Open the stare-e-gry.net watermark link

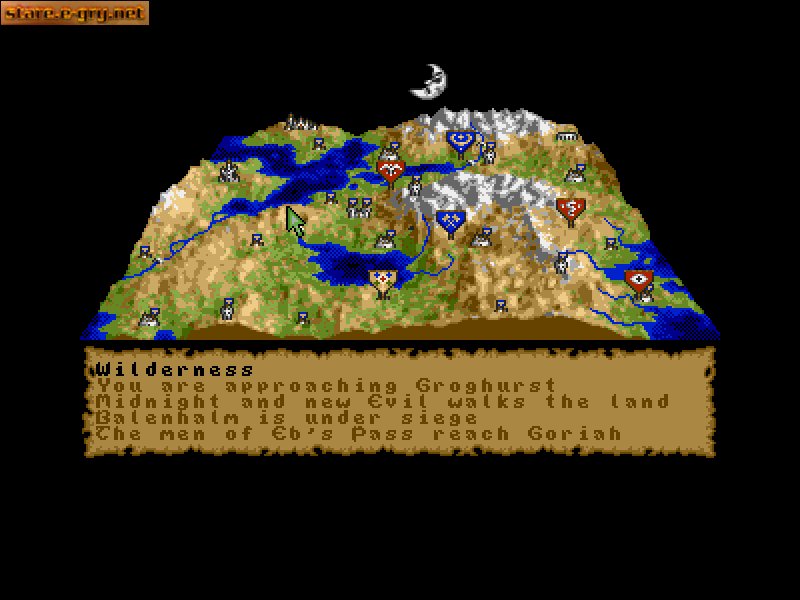[75, 13]
